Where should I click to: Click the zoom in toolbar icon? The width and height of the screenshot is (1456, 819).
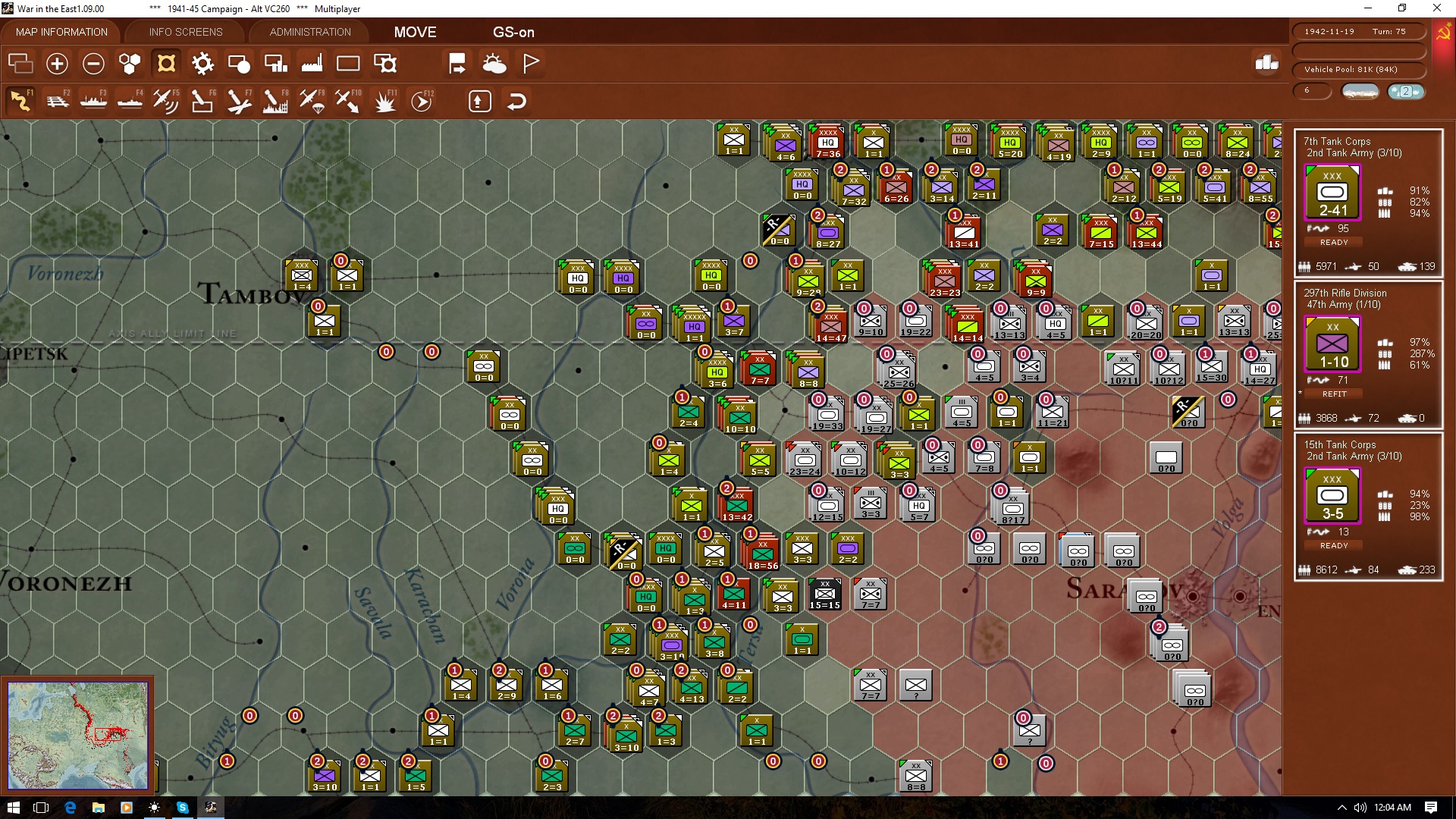(x=57, y=64)
